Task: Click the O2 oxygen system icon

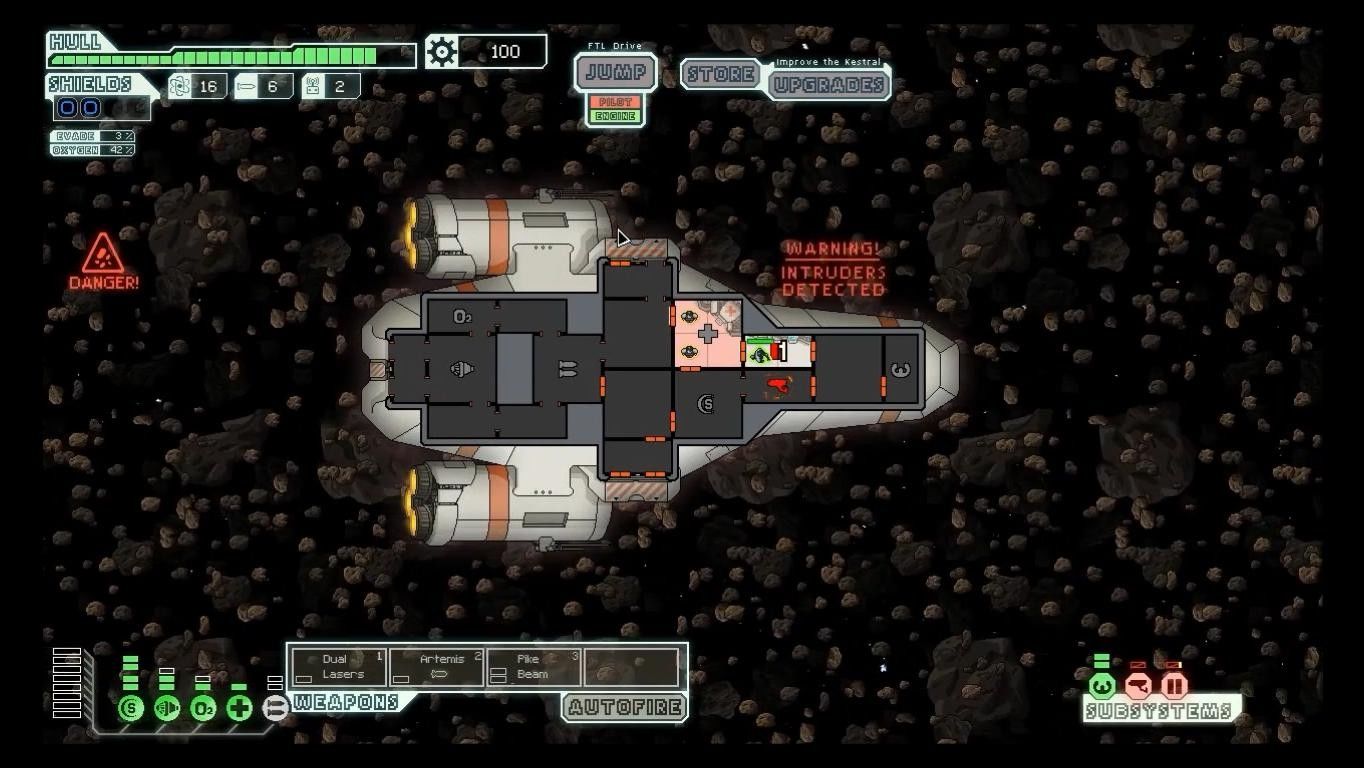Action: 202,709
